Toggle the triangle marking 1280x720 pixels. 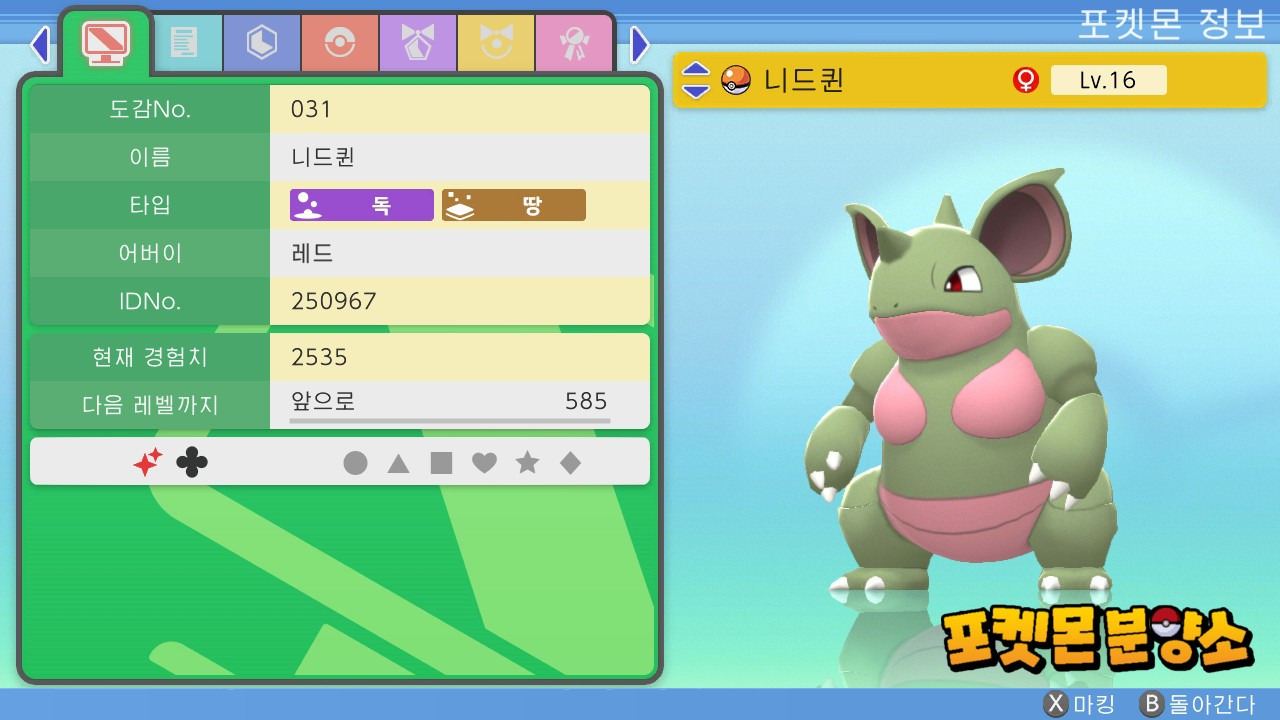398,463
